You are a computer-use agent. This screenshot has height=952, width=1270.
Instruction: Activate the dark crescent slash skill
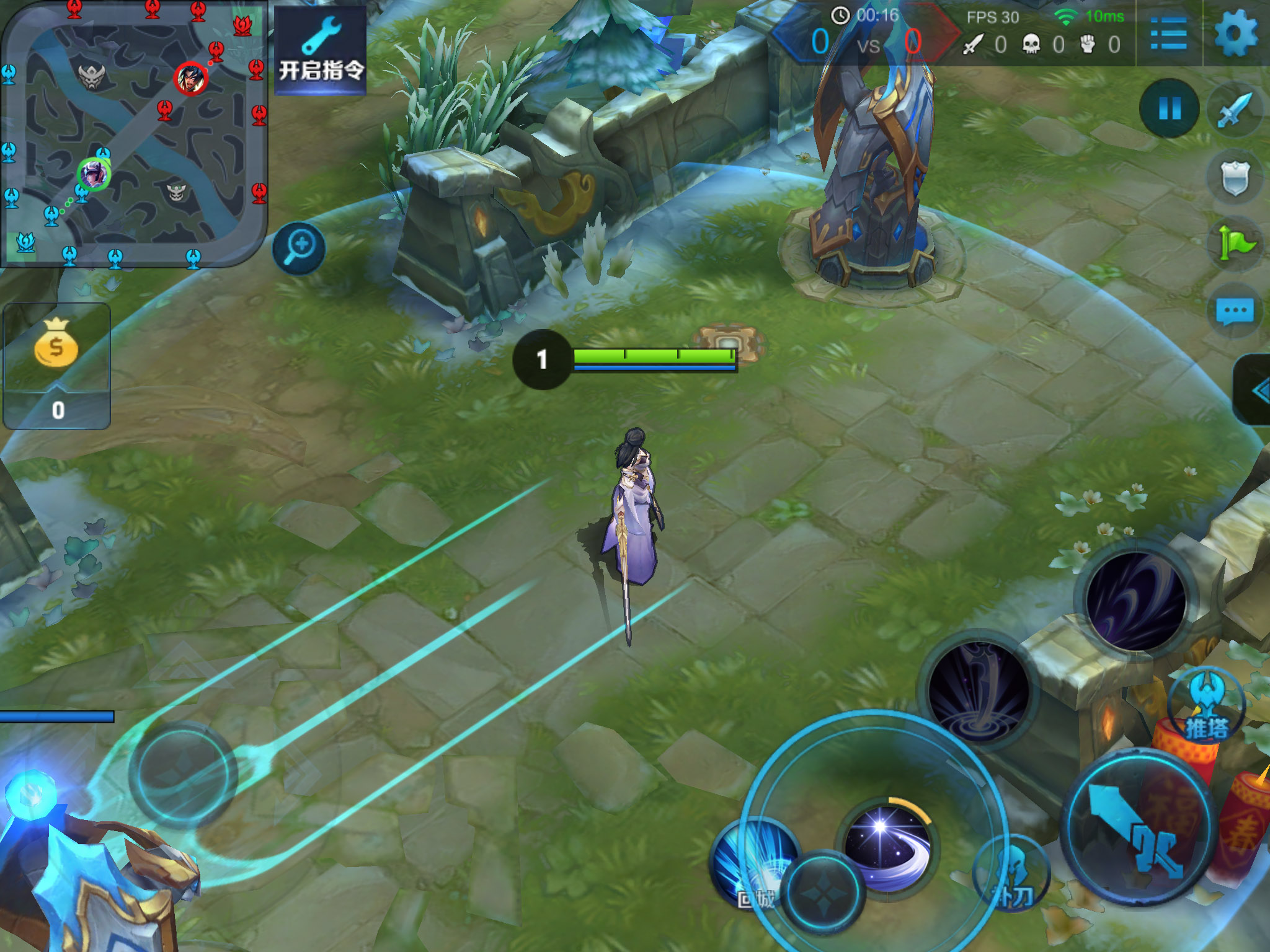point(1136,601)
